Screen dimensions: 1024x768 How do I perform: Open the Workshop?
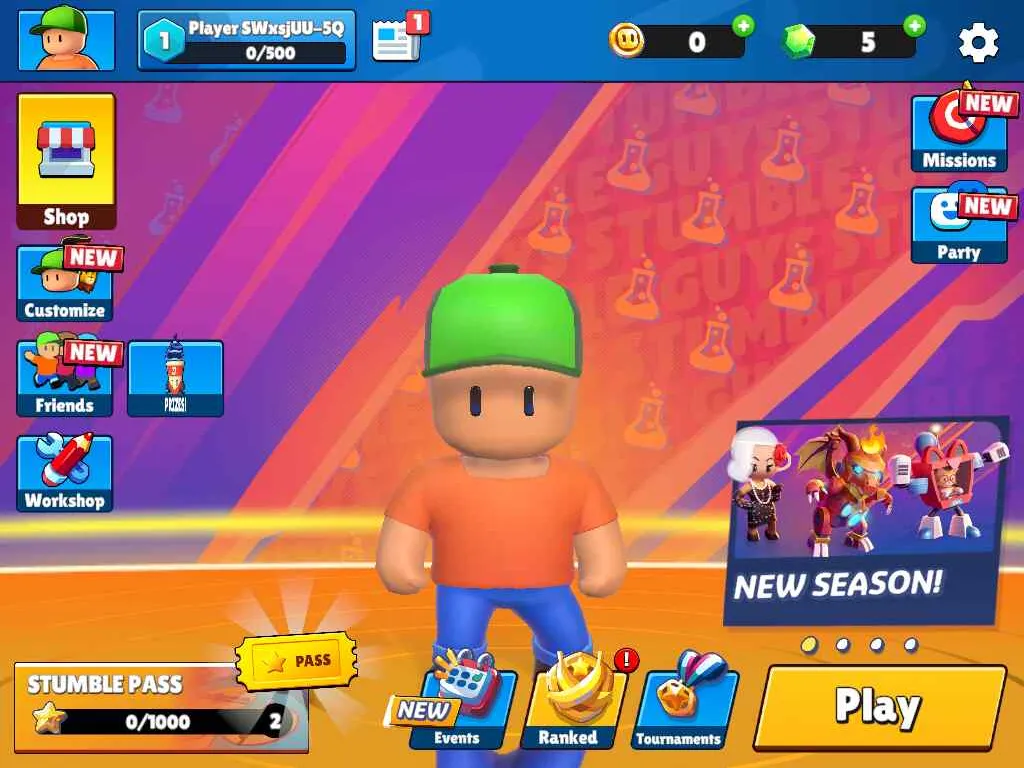[65, 473]
